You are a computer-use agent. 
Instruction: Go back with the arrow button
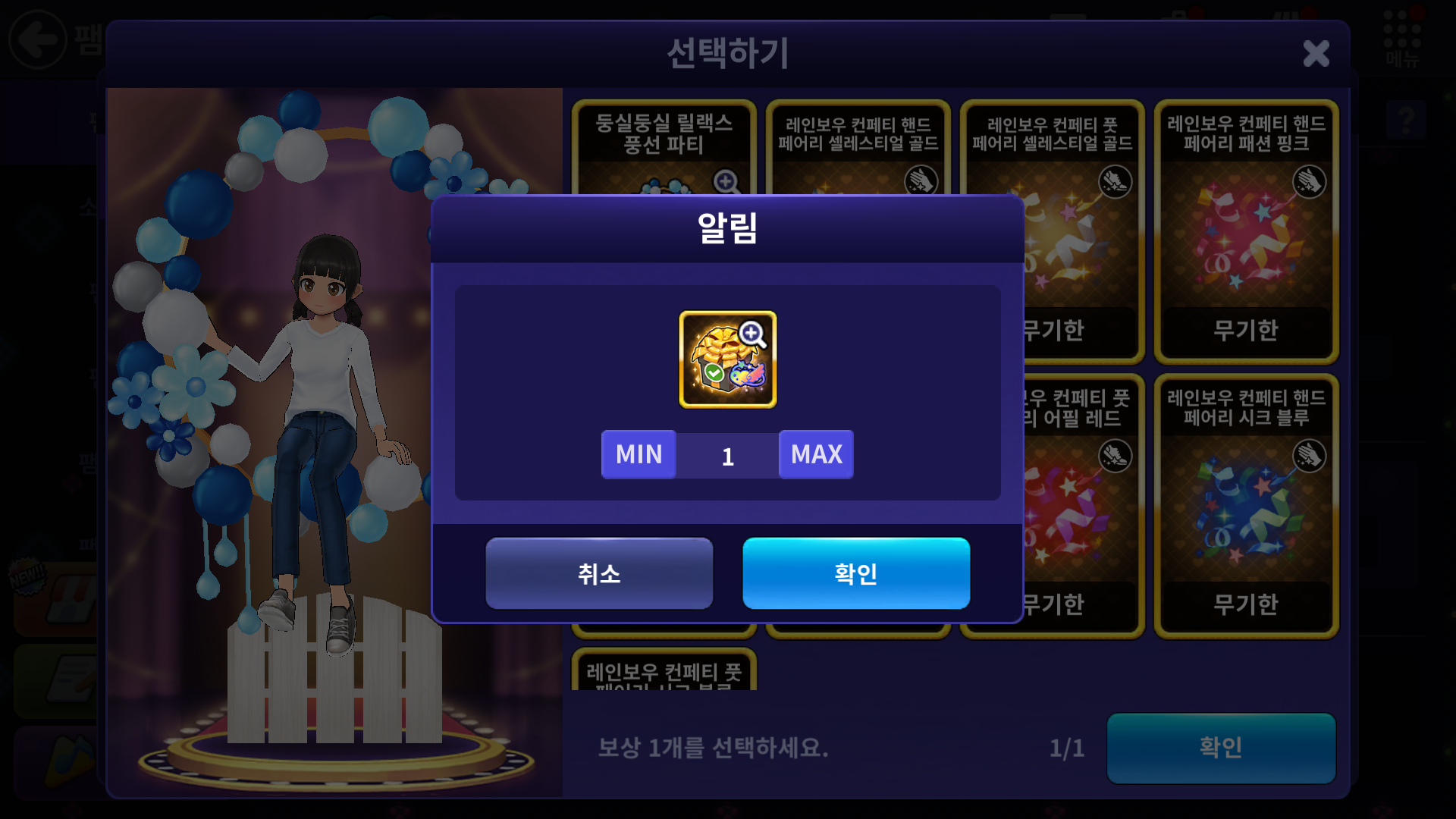(38, 39)
